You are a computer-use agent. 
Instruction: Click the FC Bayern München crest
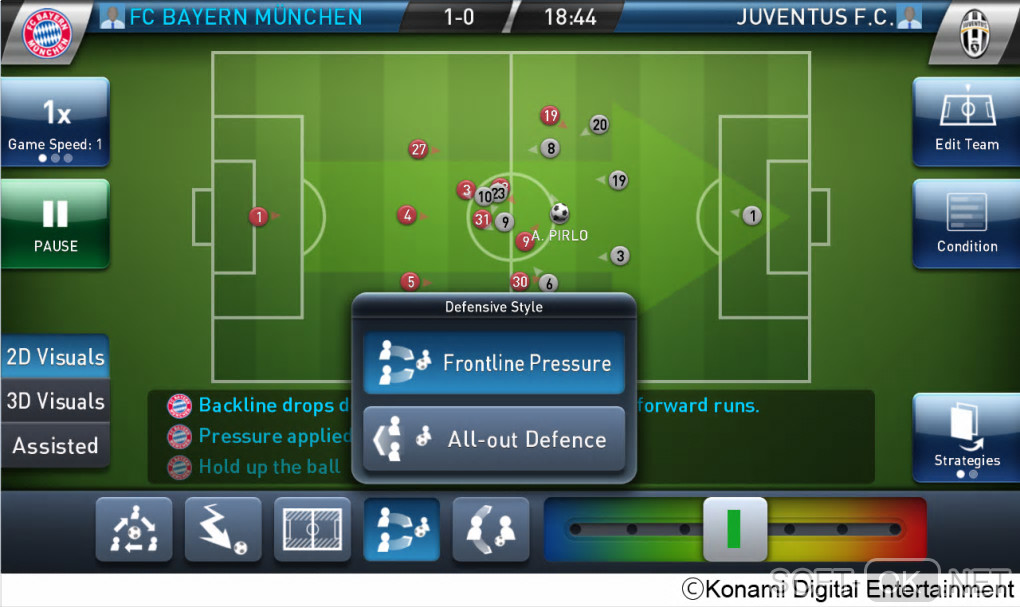coord(47,33)
